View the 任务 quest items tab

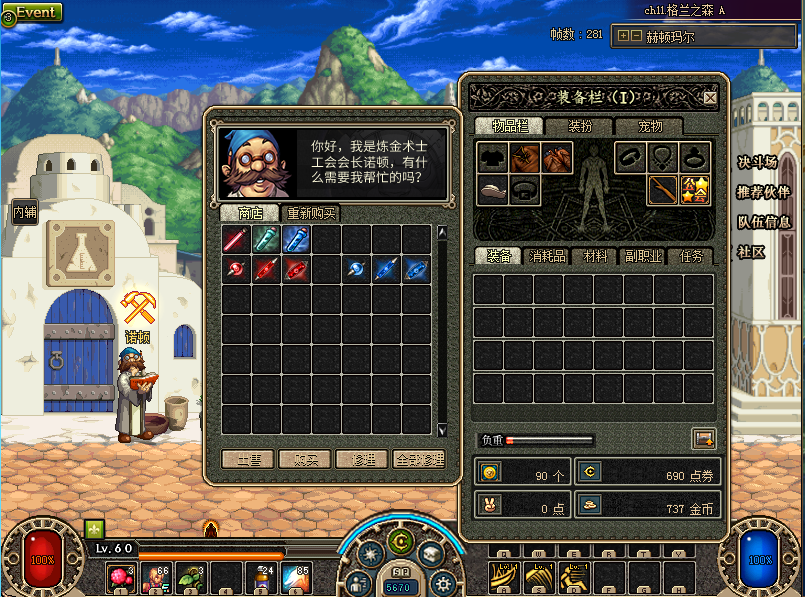coord(690,256)
